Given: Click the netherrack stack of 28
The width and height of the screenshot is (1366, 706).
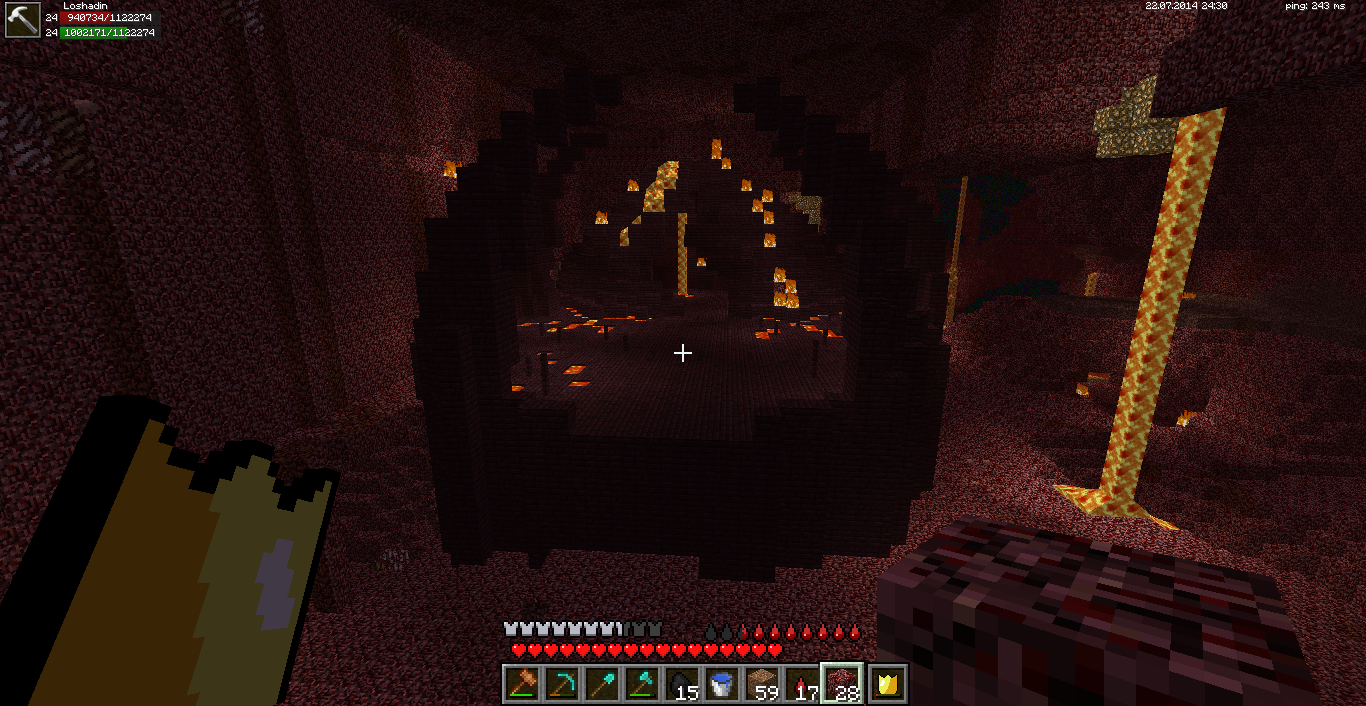Looking at the screenshot, I should 843,685.
